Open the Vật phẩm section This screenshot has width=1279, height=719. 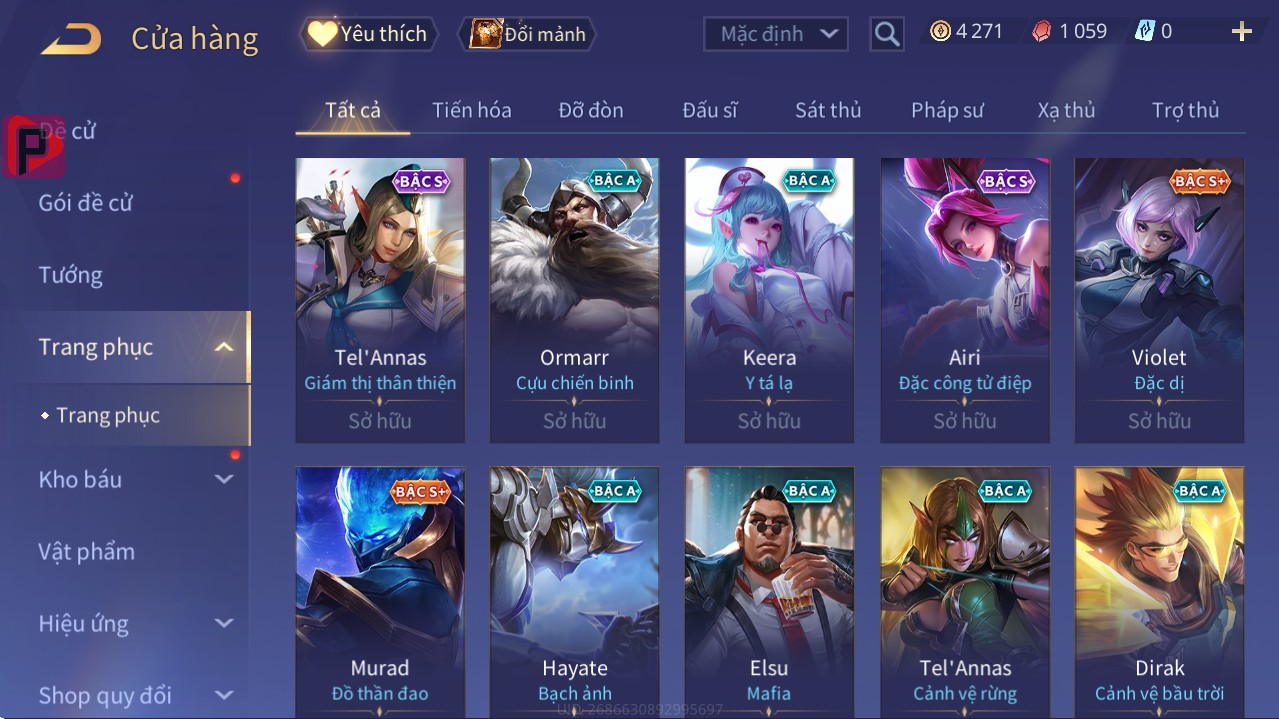tap(86, 551)
